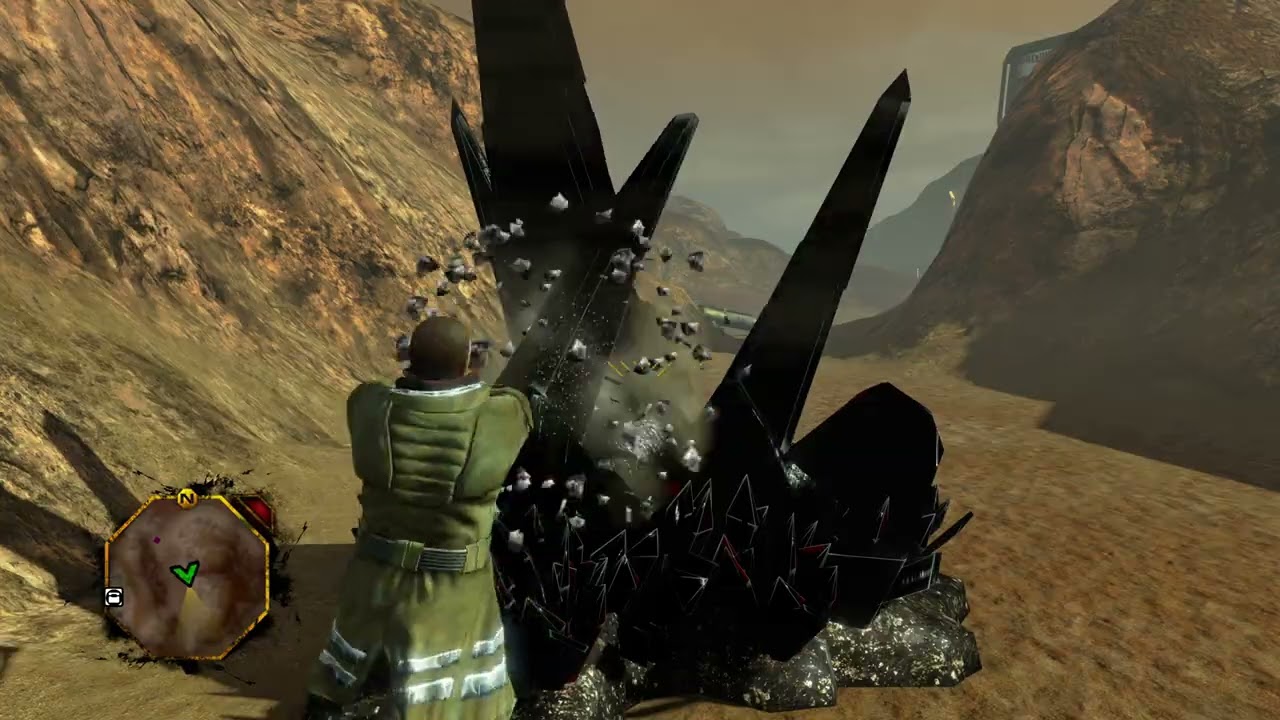The image size is (1280, 720).
Task: Click the white vehicle icon on the minimap edge
Action: pos(113,596)
